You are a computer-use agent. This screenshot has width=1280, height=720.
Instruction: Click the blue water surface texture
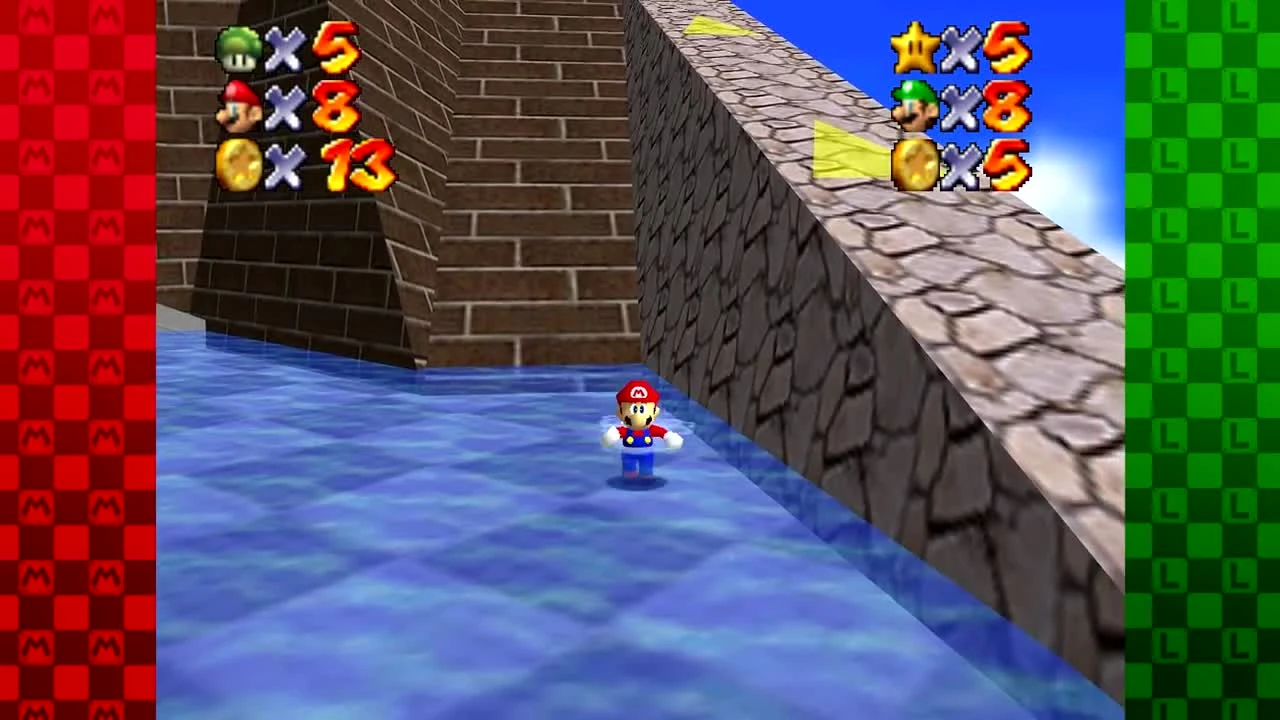coord(400,550)
